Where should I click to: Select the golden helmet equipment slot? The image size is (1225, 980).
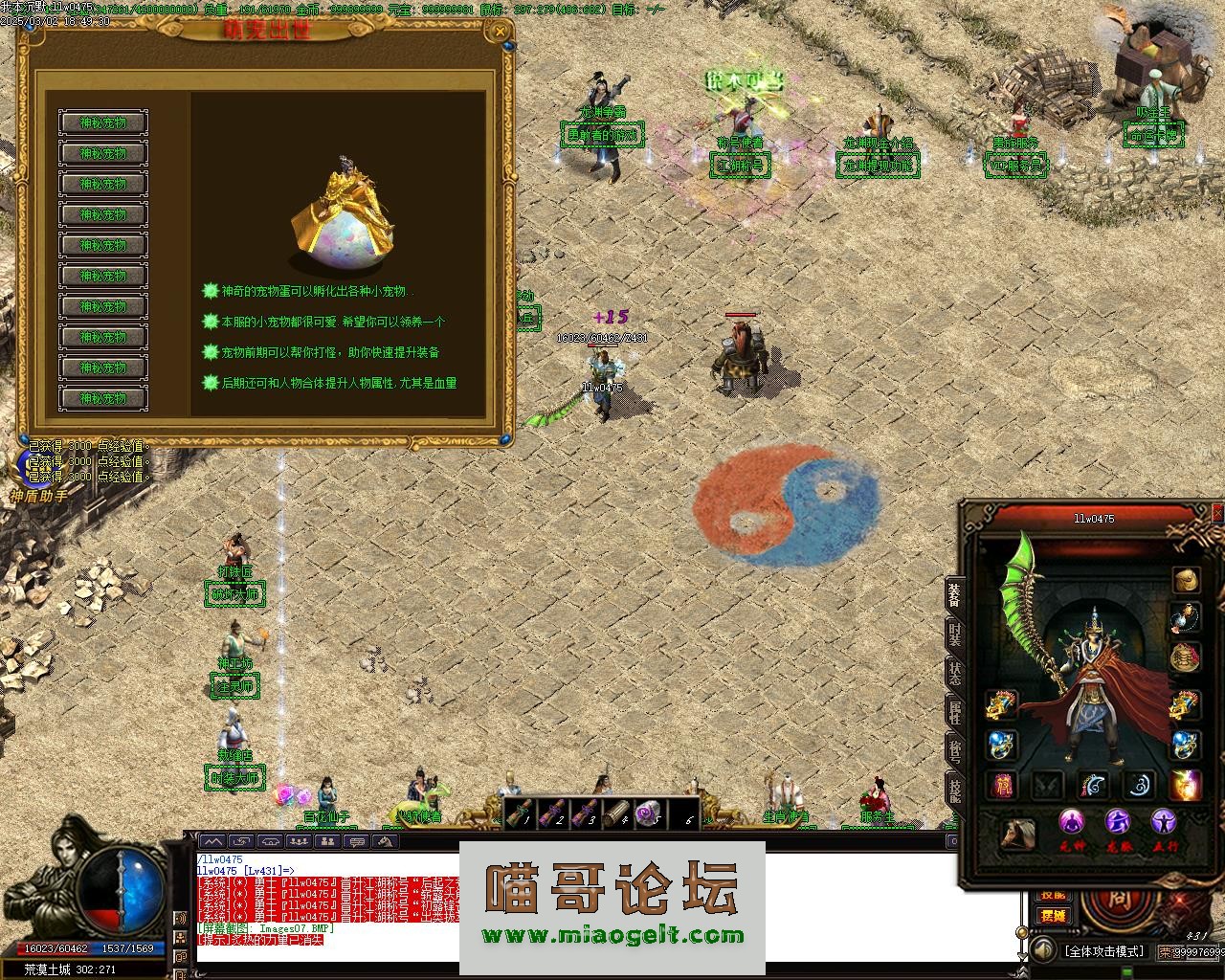click(x=1187, y=580)
